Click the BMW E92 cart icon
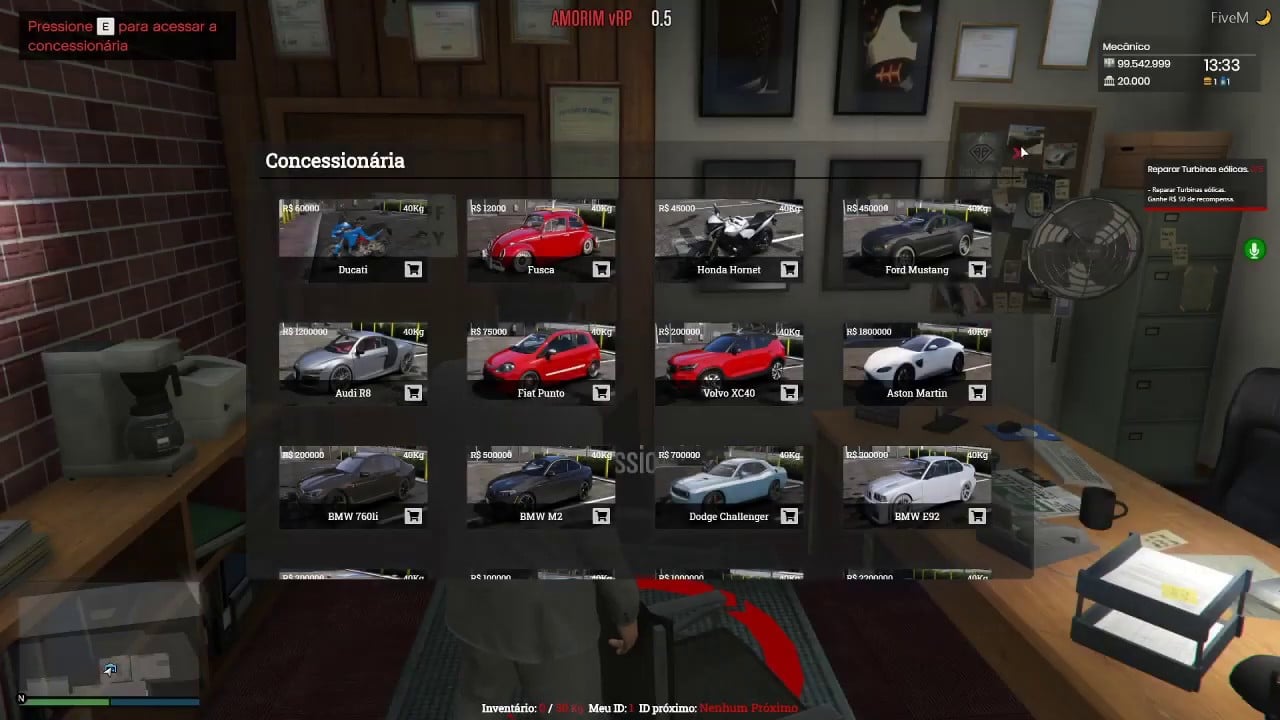1280x720 pixels. [x=977, y=516]
